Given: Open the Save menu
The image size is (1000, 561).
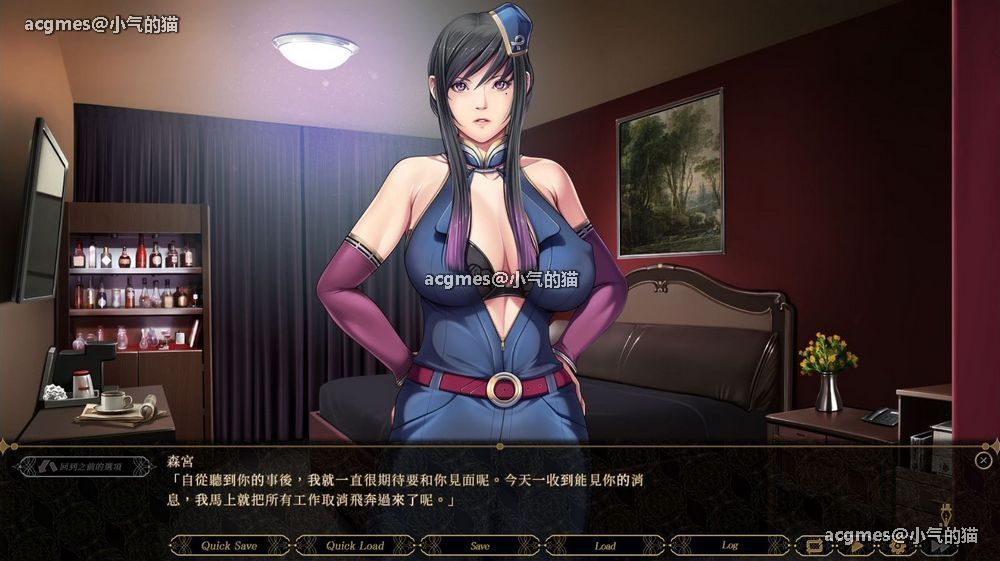Looking at the screenshot, I should 480,546.
